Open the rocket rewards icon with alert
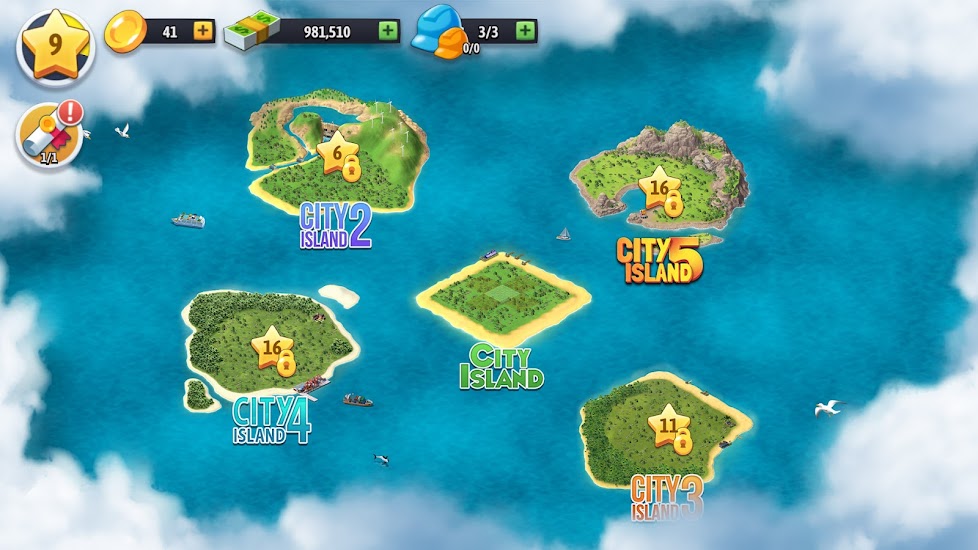978x550 pixels. [x=50, y=136]
